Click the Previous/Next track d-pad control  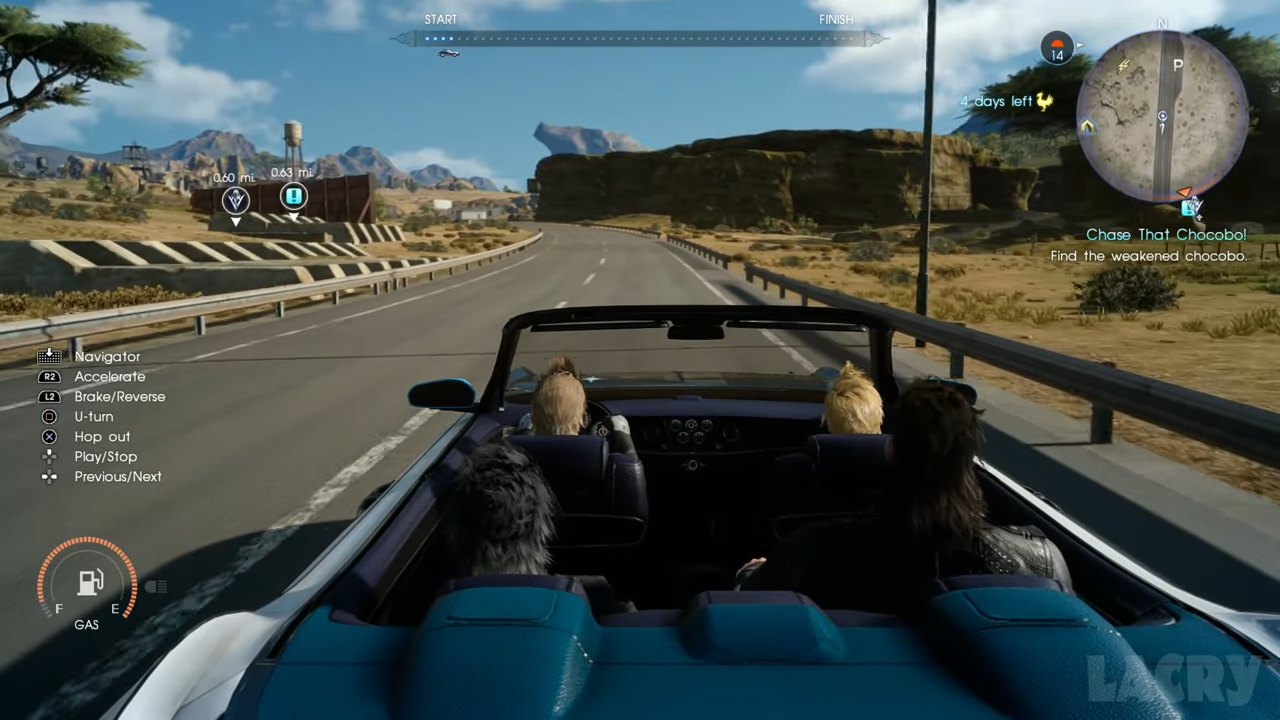coord(49,476)
